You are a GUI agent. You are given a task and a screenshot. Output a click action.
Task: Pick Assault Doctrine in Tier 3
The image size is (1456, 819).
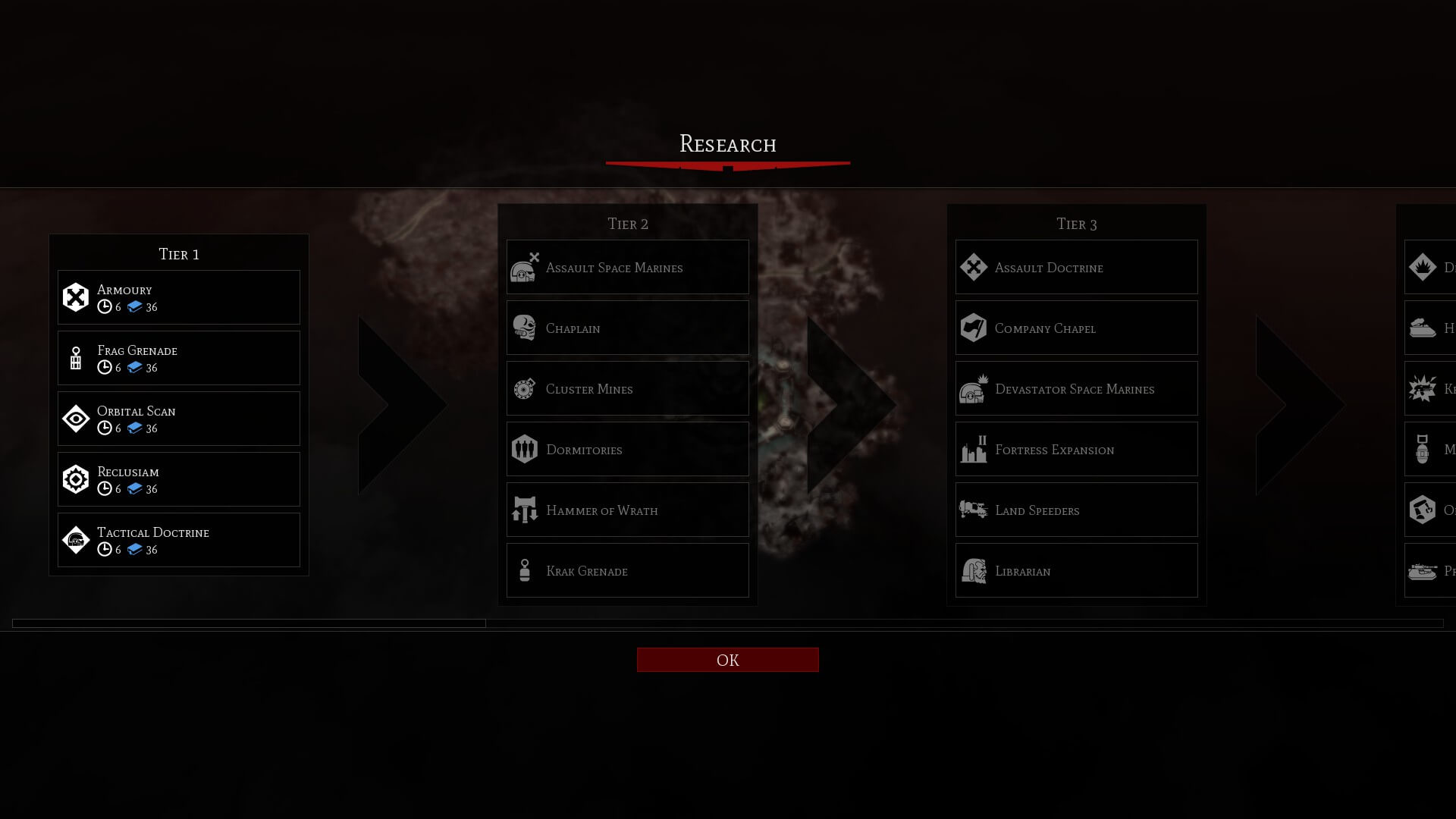[x=1076, y=267]
